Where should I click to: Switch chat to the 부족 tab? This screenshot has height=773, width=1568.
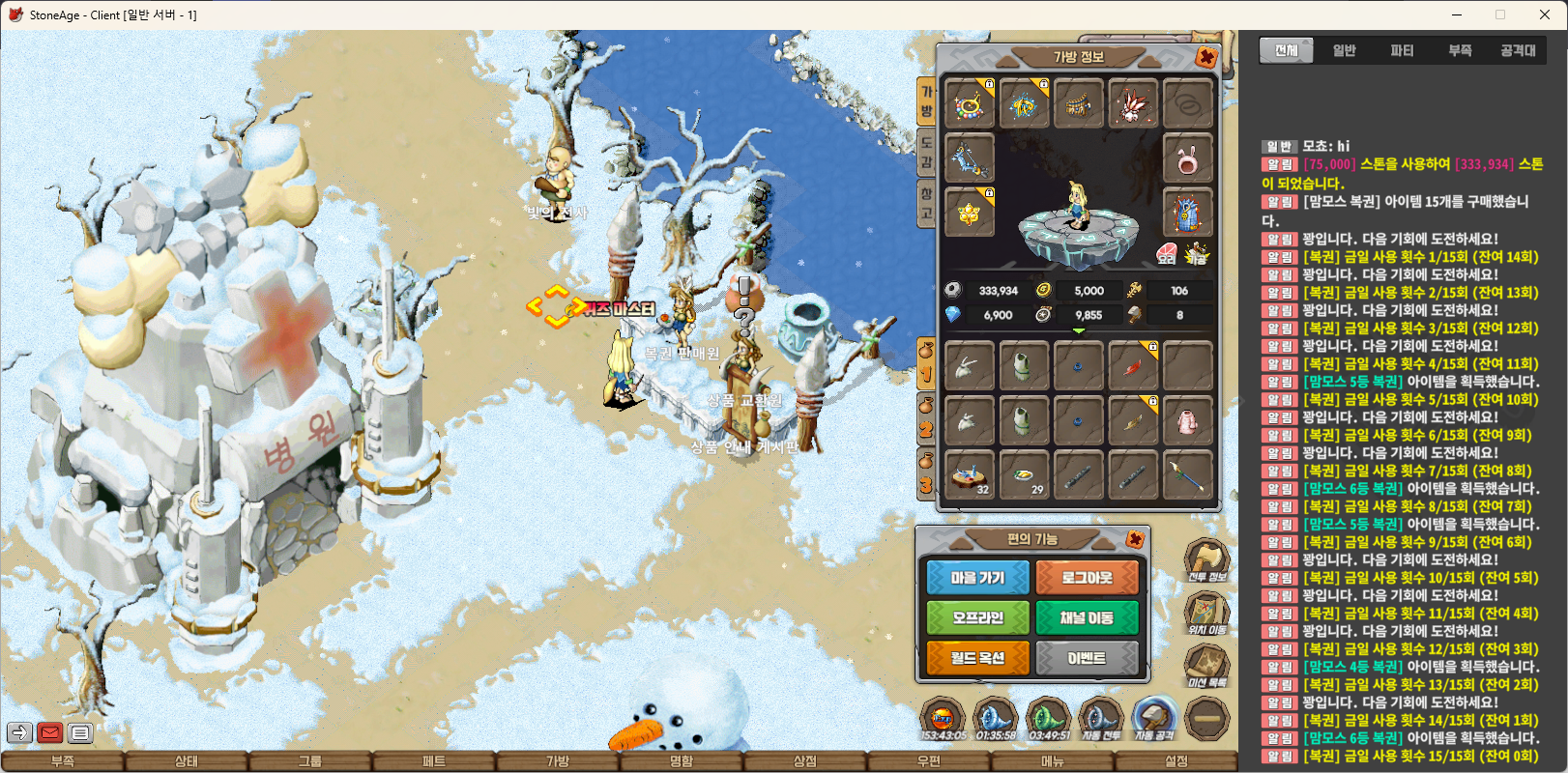(x=1460, y=50)
